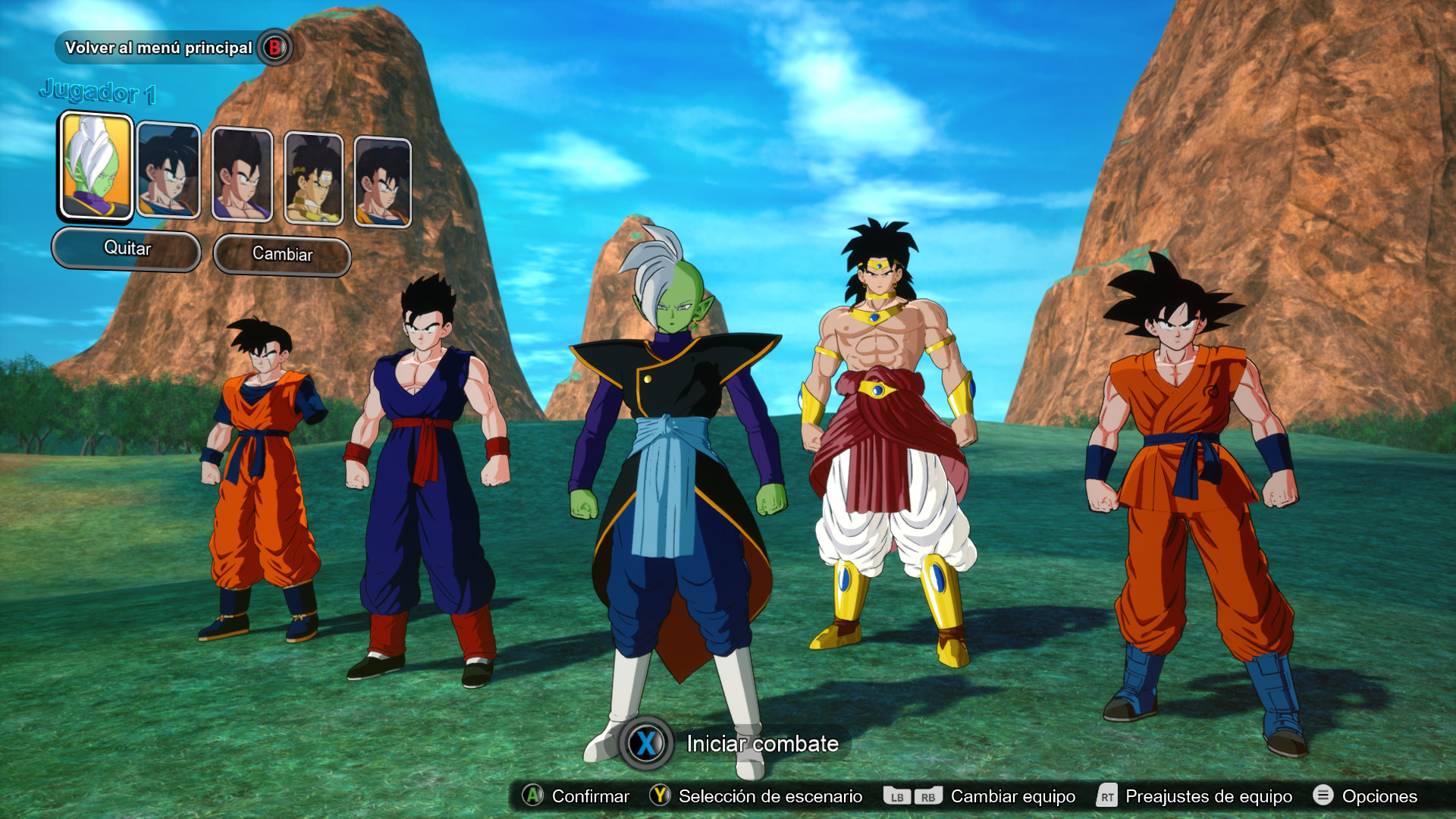Select the yellow Y stage-selection icon
Screen dimensions: 1456x819
pos(658,796)
